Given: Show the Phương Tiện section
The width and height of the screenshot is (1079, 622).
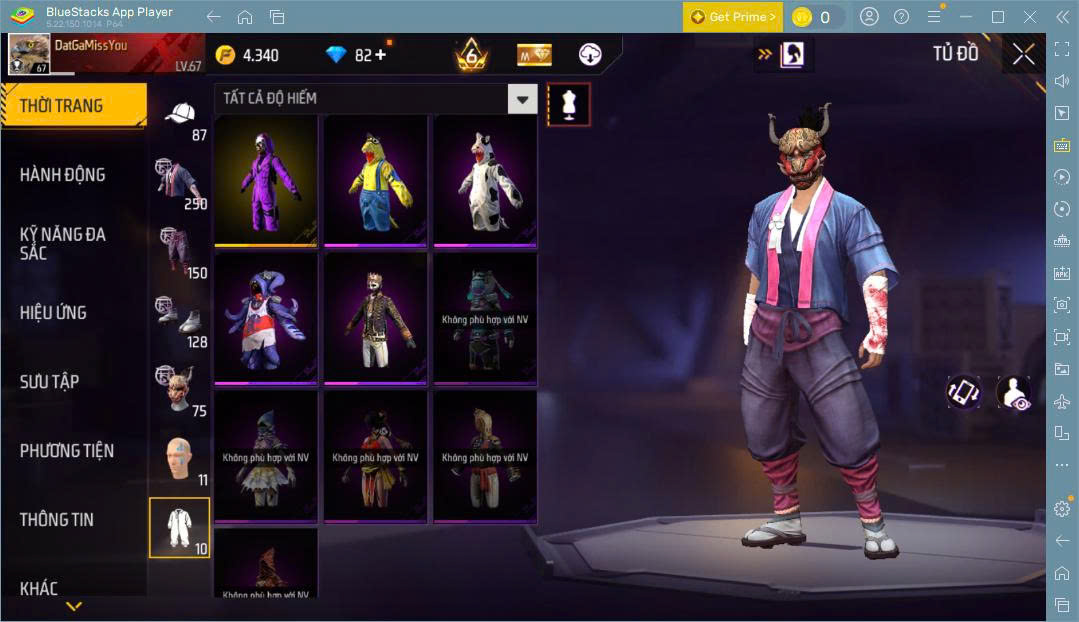Looking at the screenshot, I should [67, 451].
